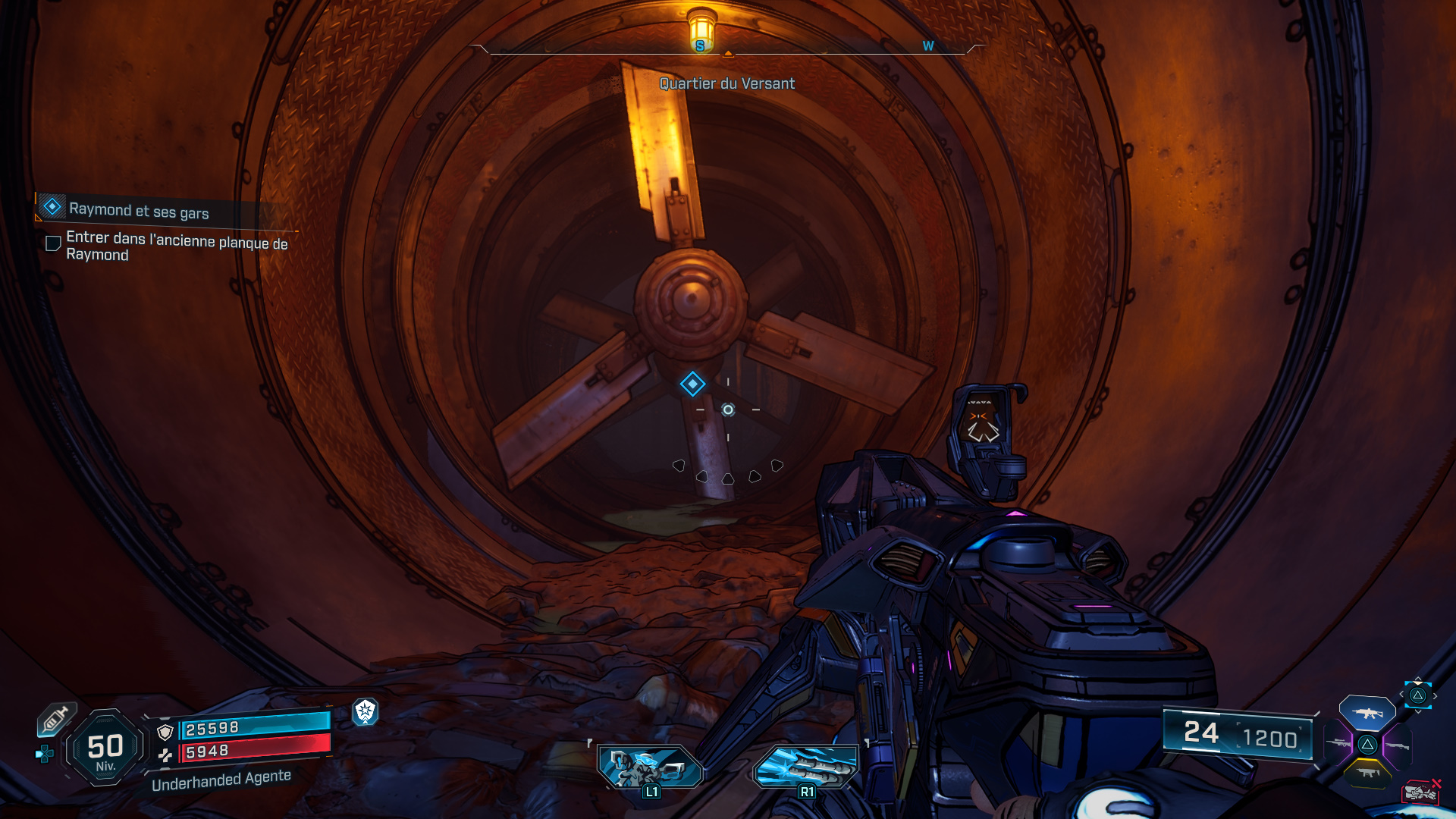1456x819 pixels.
Task: Select the sniper rifle weapon slot
Action: (1337, 743)
